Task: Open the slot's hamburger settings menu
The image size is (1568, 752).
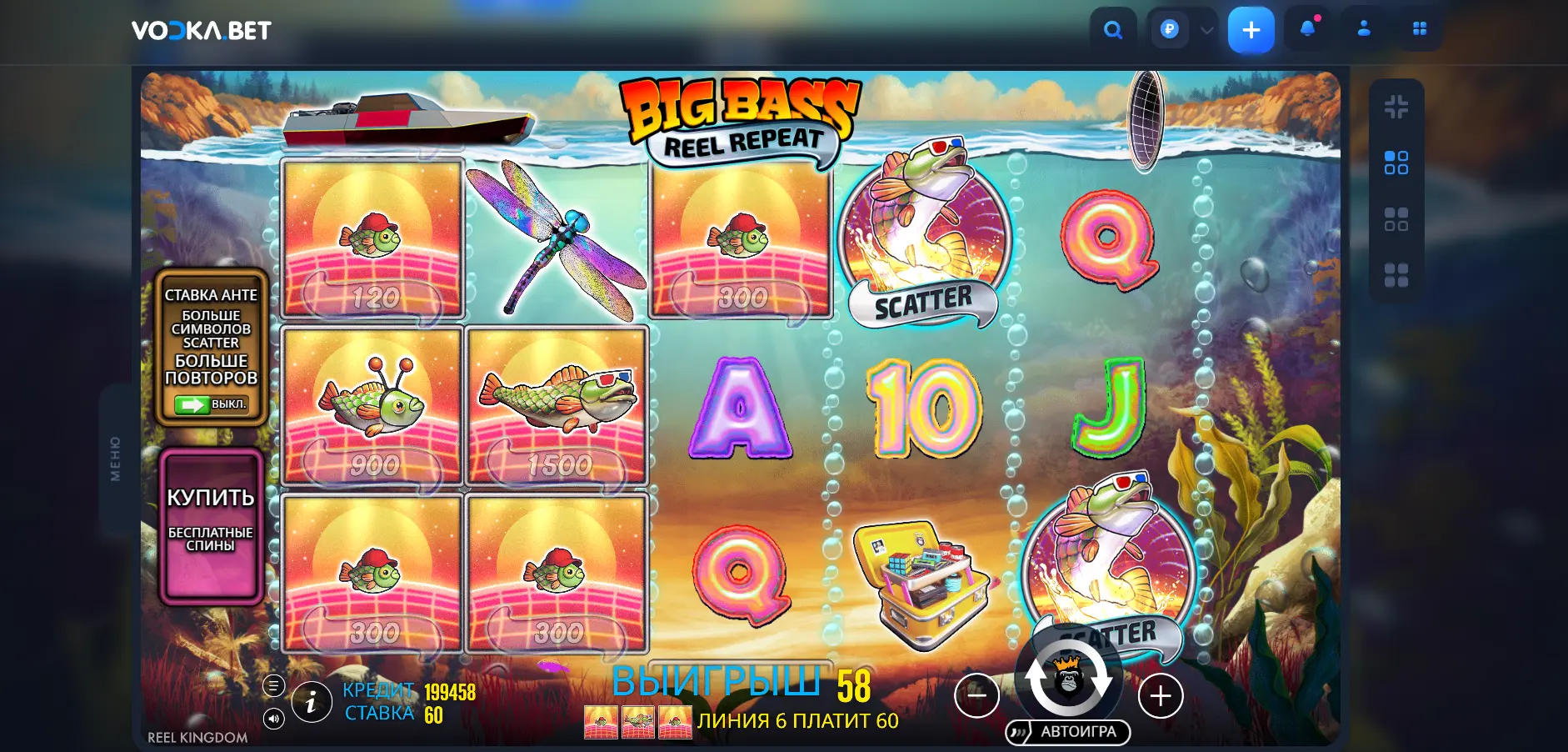Action: tap(274, 686)
